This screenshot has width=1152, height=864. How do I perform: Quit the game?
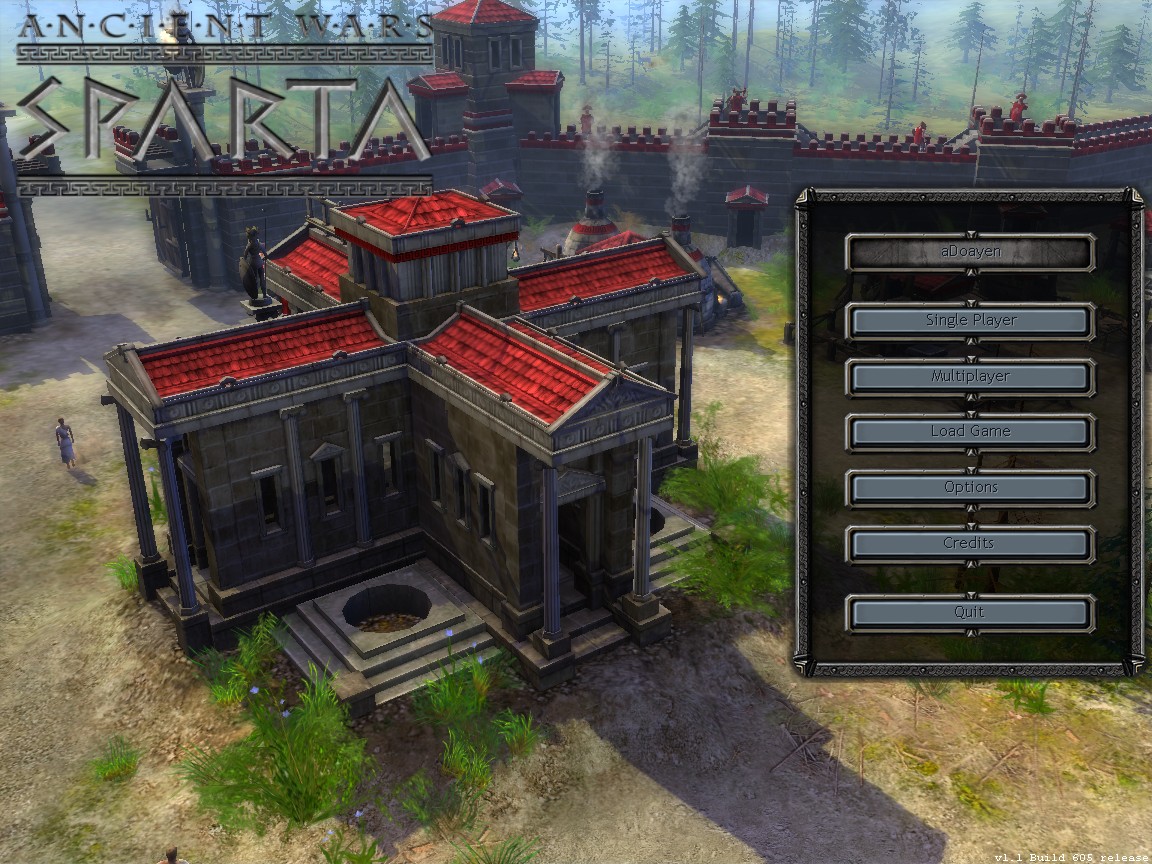(x=970, y=613)
